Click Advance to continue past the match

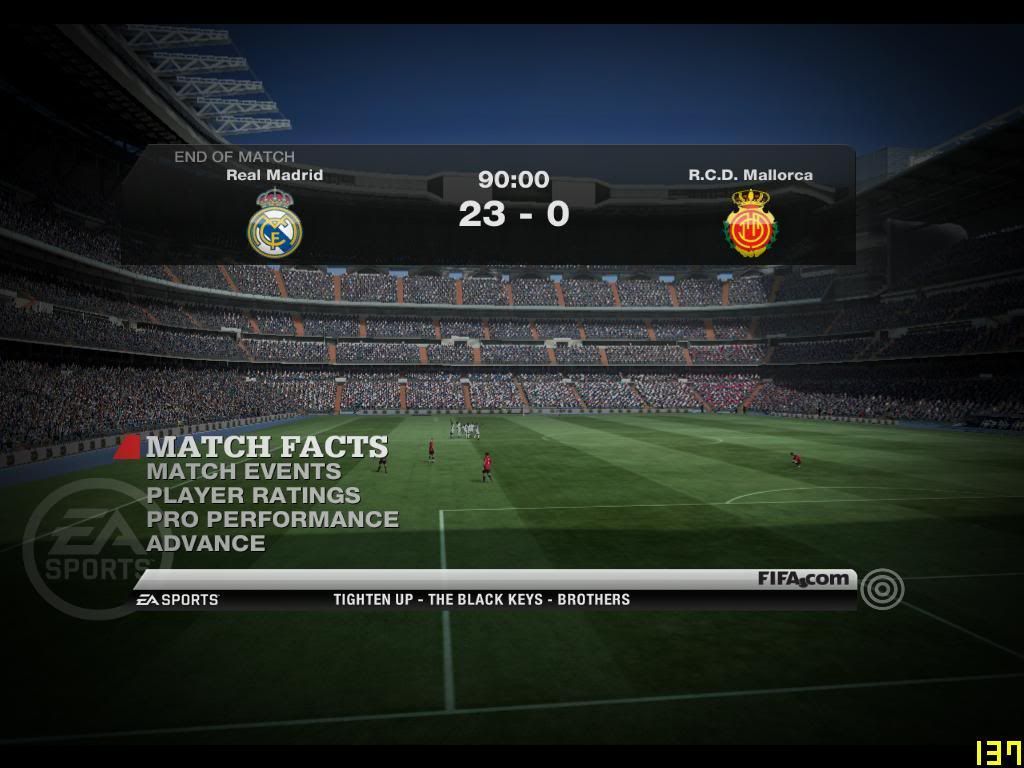[x=206, y=543]
